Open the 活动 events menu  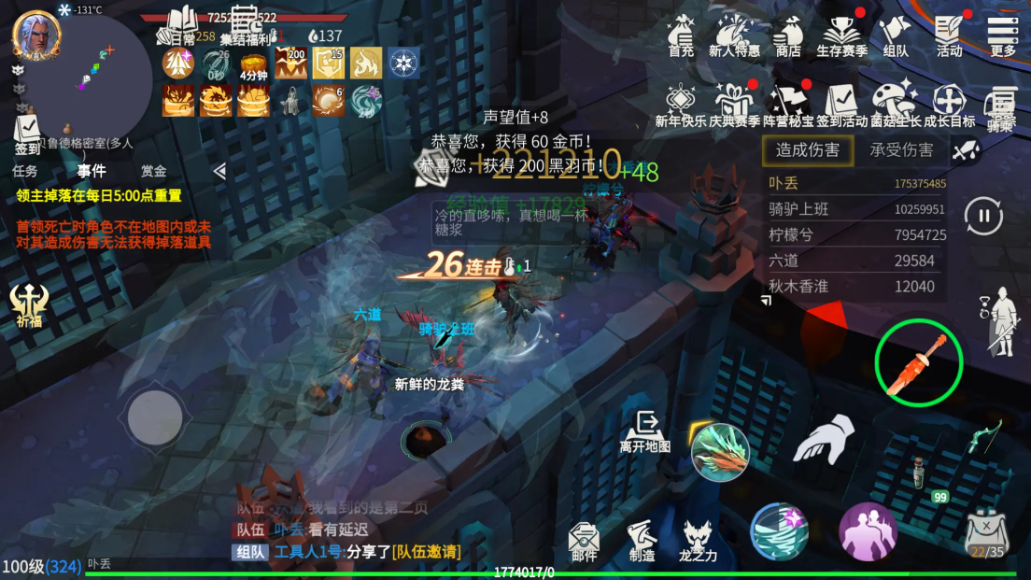[949, 35]
